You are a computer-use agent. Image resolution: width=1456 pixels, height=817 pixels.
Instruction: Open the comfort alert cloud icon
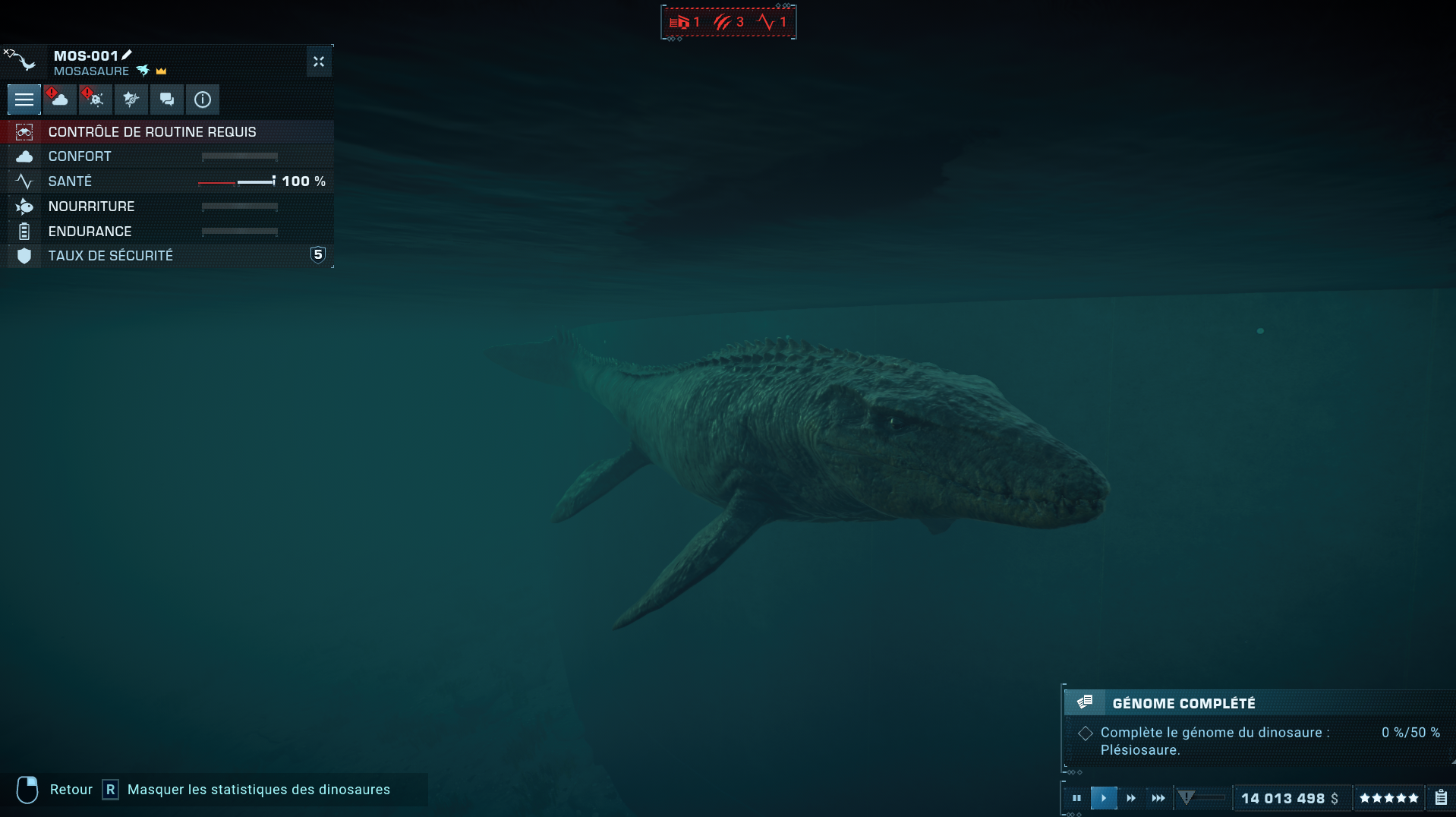[59, 99]
